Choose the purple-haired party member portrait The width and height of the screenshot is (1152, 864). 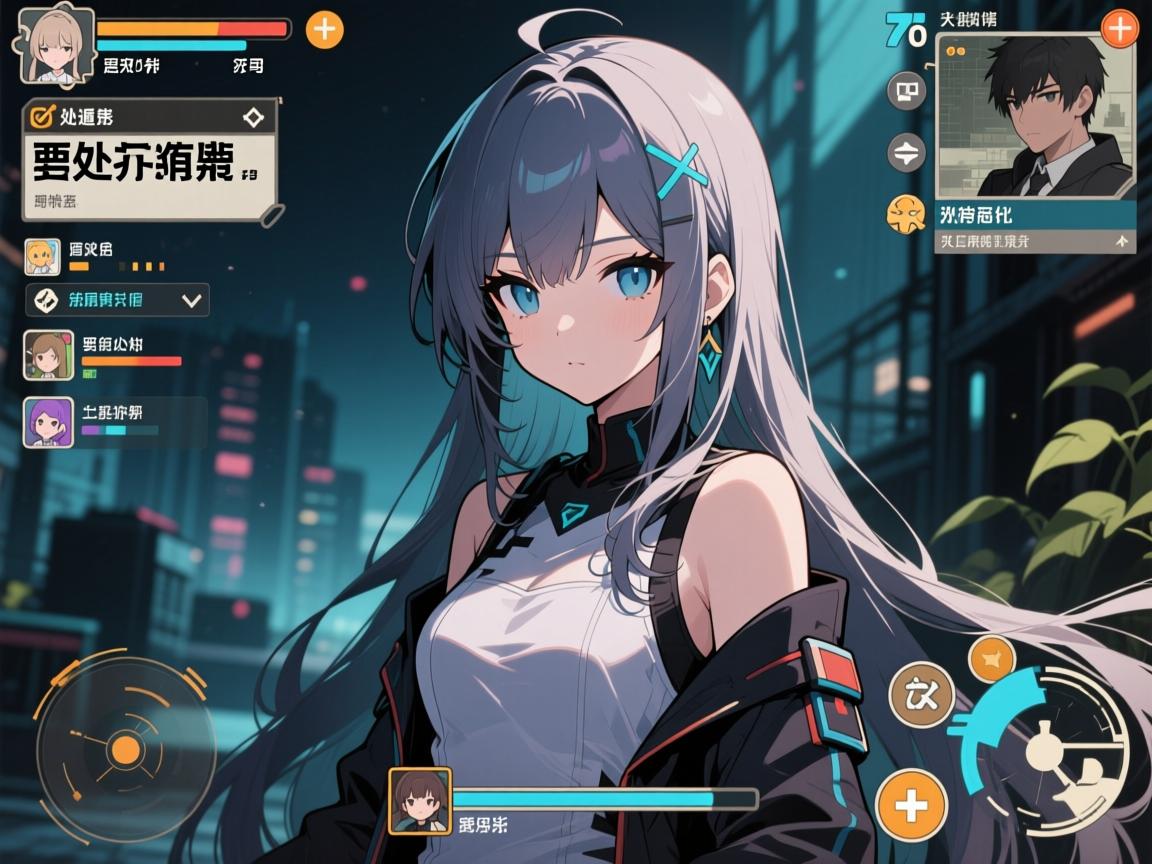click(x=49, y=422)
